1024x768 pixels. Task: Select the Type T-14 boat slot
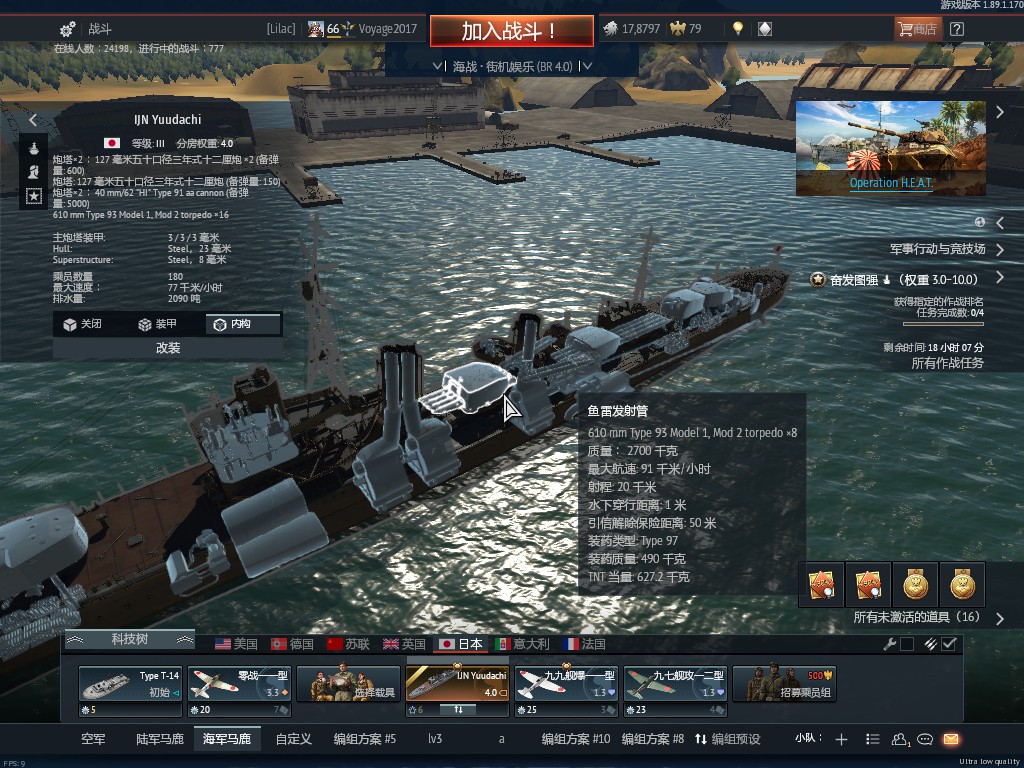tap(131, 685)
